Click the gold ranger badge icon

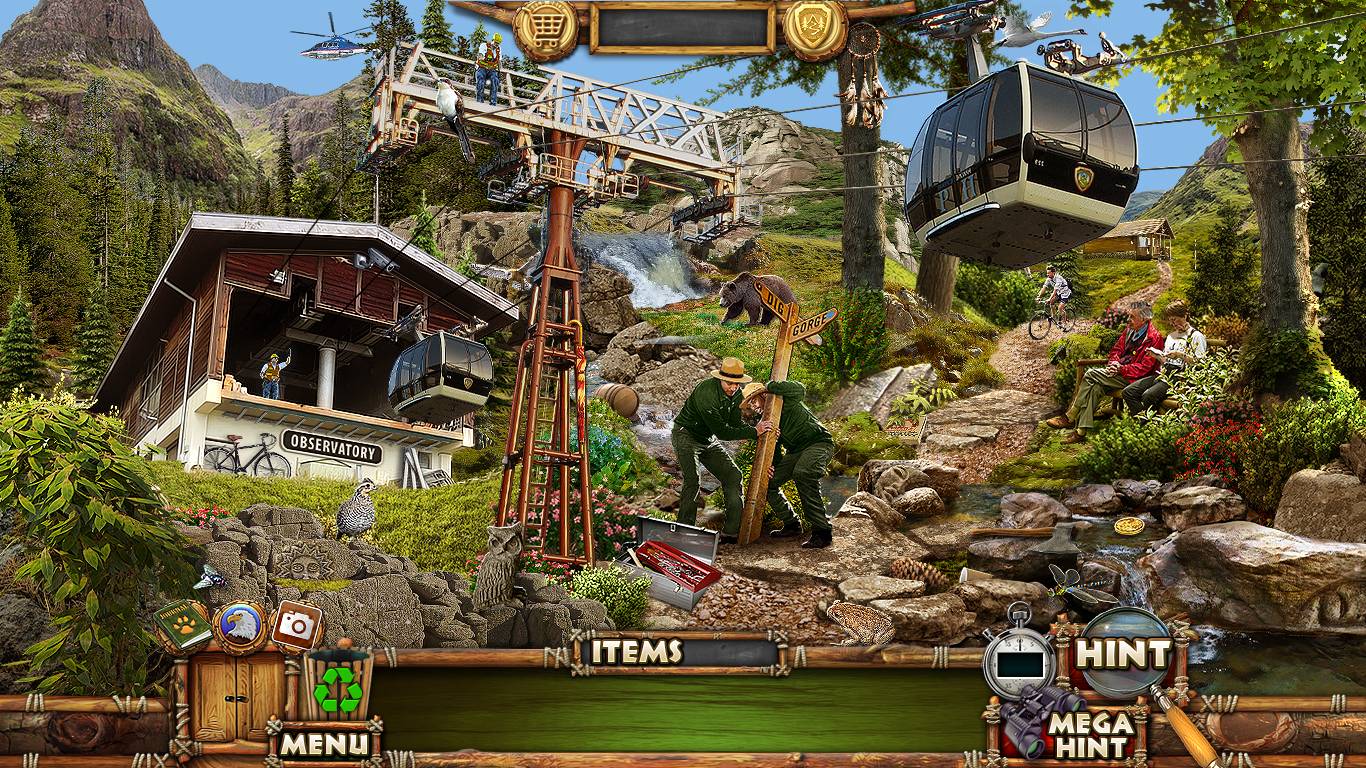pyautogui.click(x=814, y=27)
